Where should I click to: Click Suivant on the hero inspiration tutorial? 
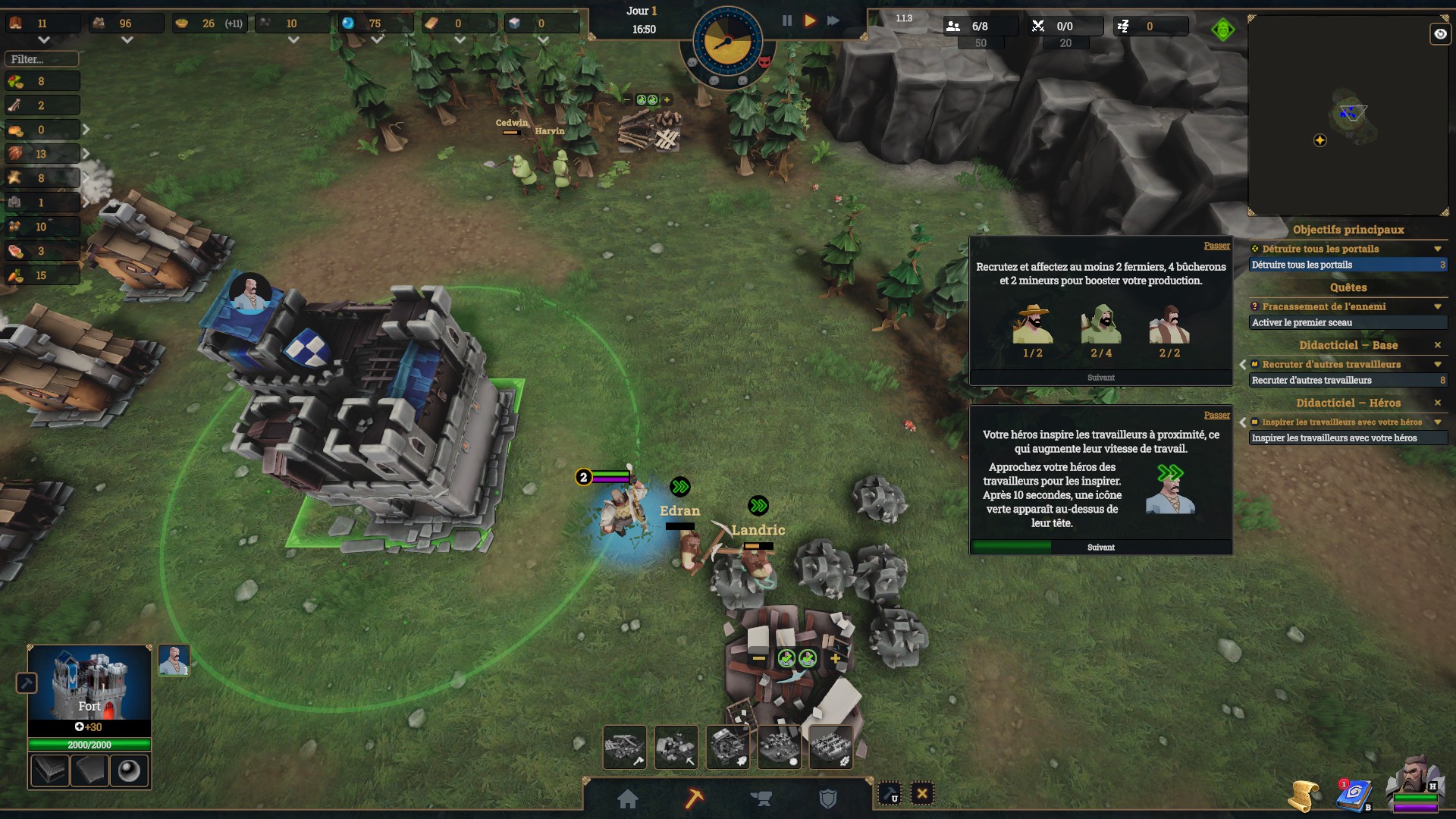coord(1100,548)
